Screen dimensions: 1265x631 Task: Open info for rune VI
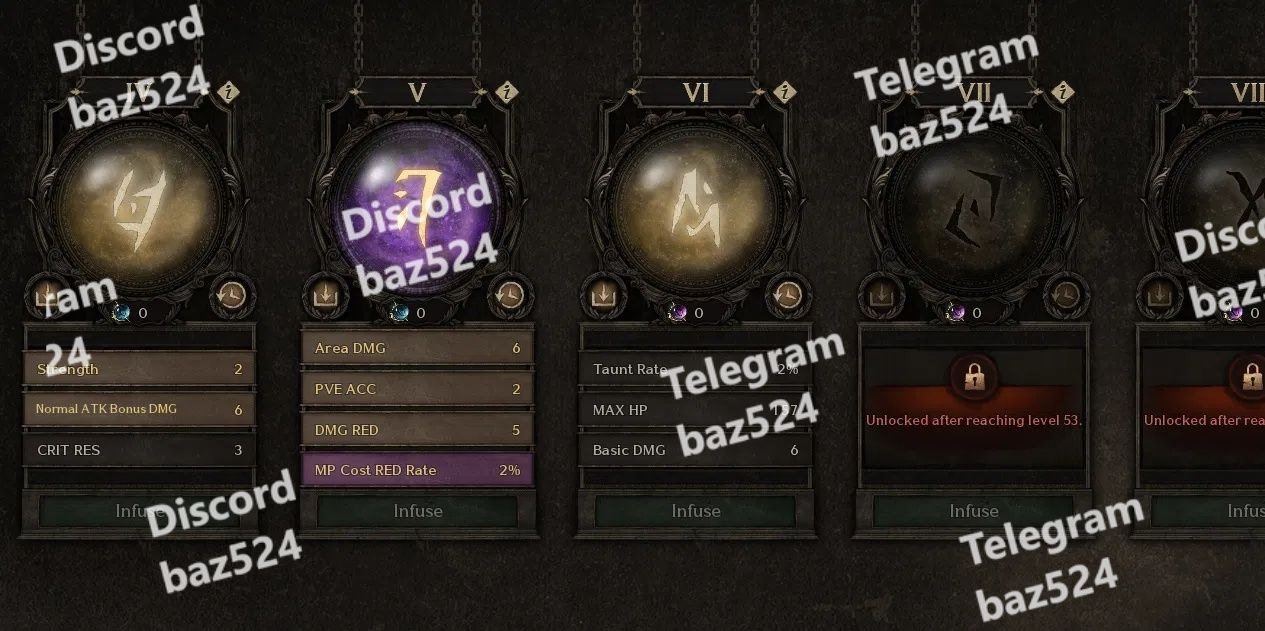[x=786, y=93]
